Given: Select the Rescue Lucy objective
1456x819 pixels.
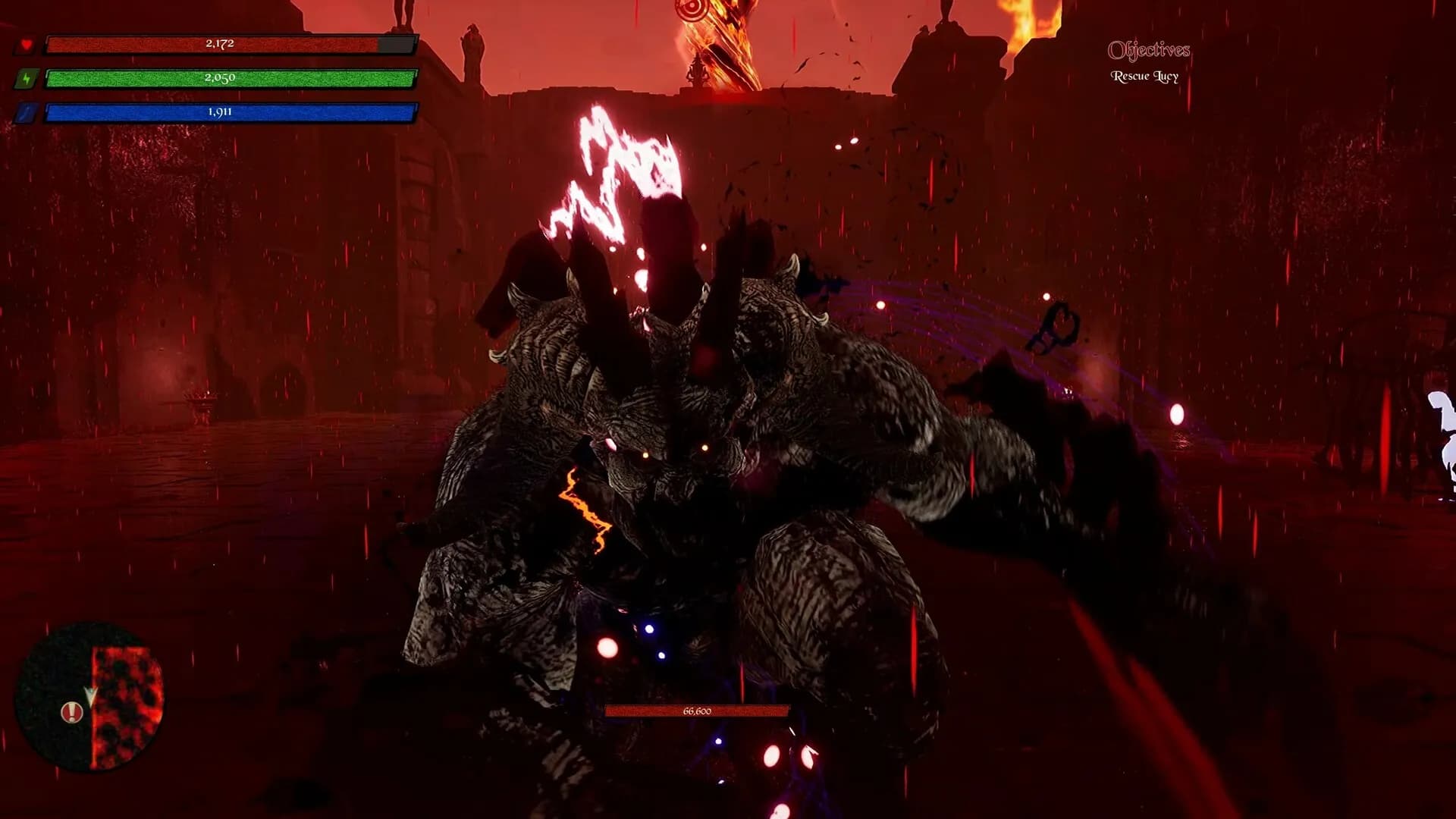Looking at the screenshot, I should (x=1144, y=77).
